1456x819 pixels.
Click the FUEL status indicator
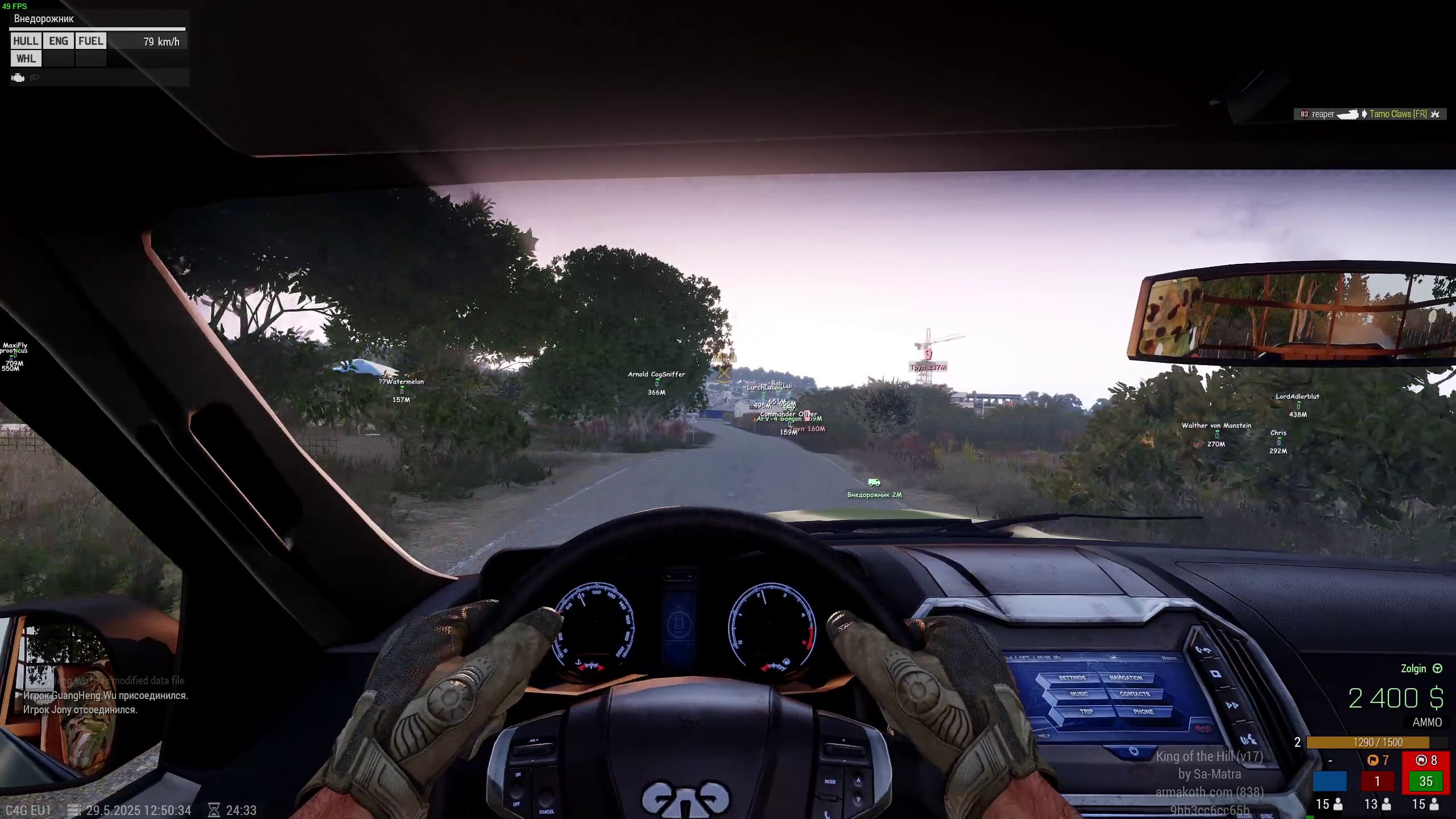(90, 41)
